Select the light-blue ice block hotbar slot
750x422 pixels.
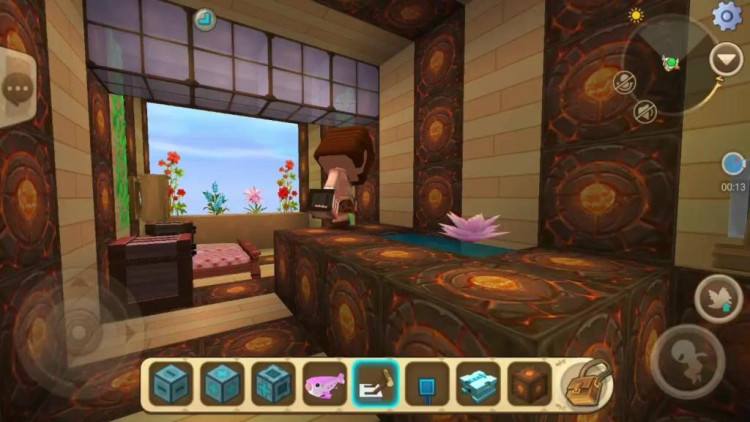pos(478,383)
